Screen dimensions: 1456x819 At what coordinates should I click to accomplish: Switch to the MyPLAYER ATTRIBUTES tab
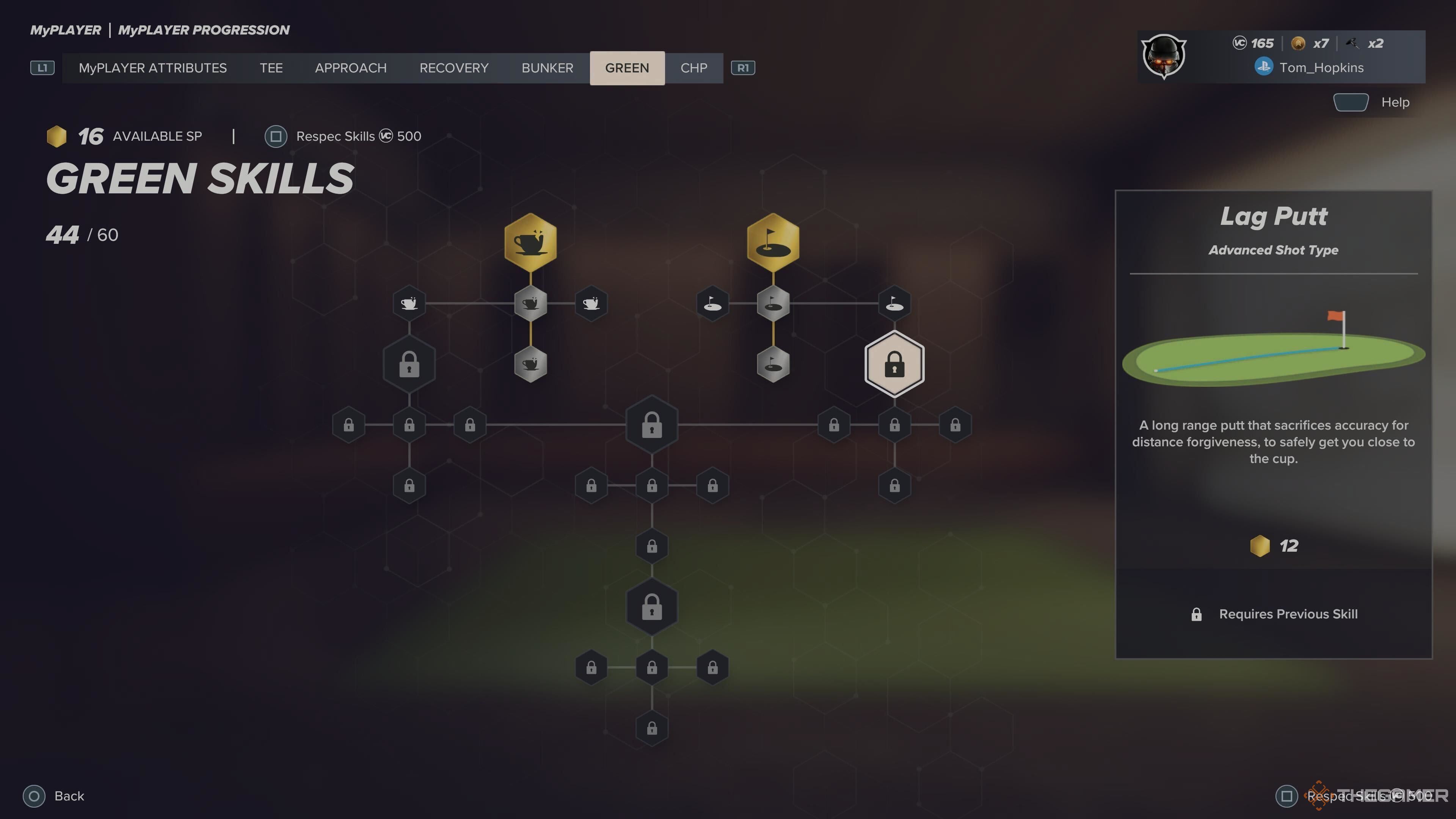152,68
